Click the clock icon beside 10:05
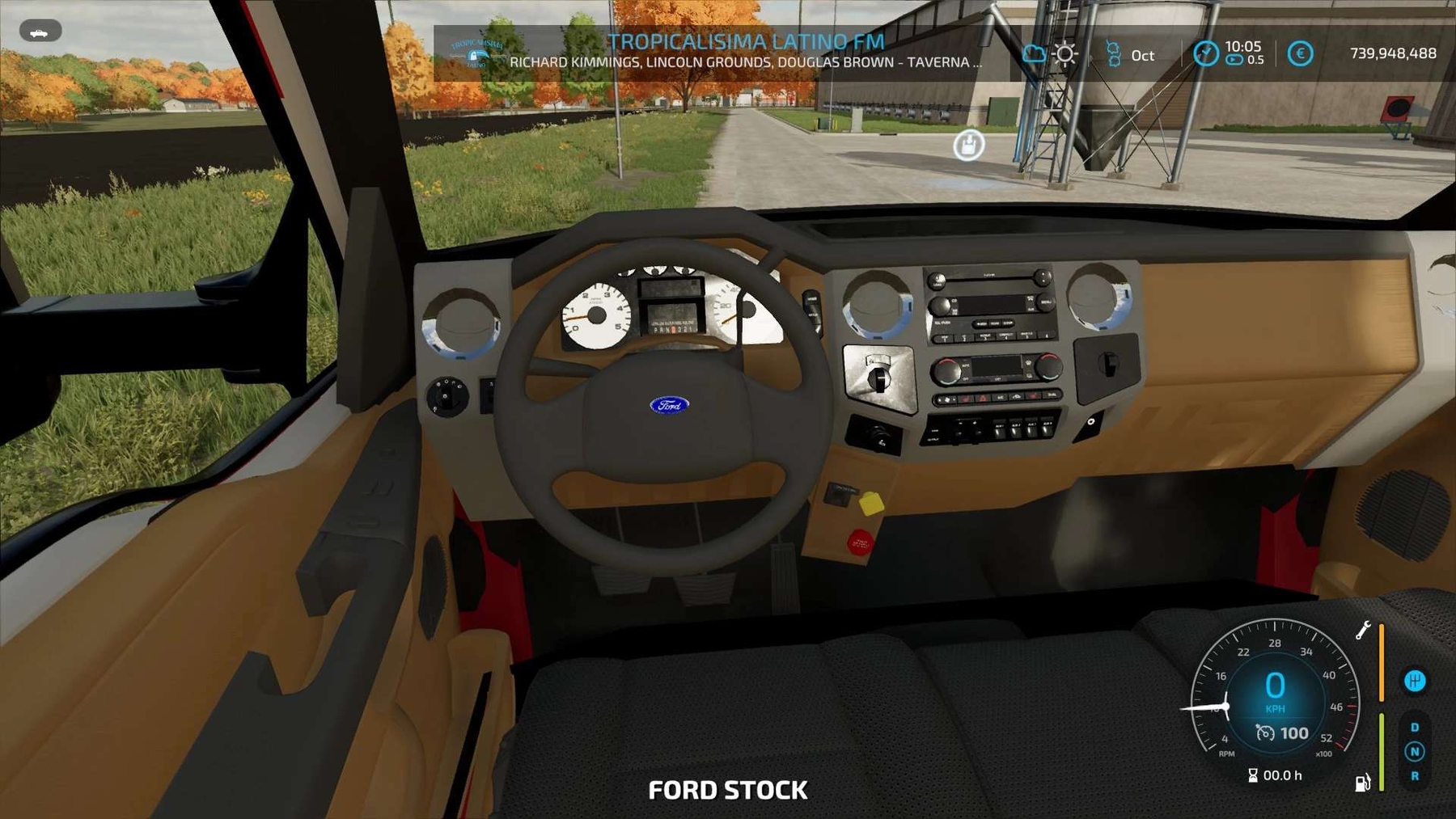Image resolution: width=1456 pixels, height=819 pixels. click(x=1205, y=53)
